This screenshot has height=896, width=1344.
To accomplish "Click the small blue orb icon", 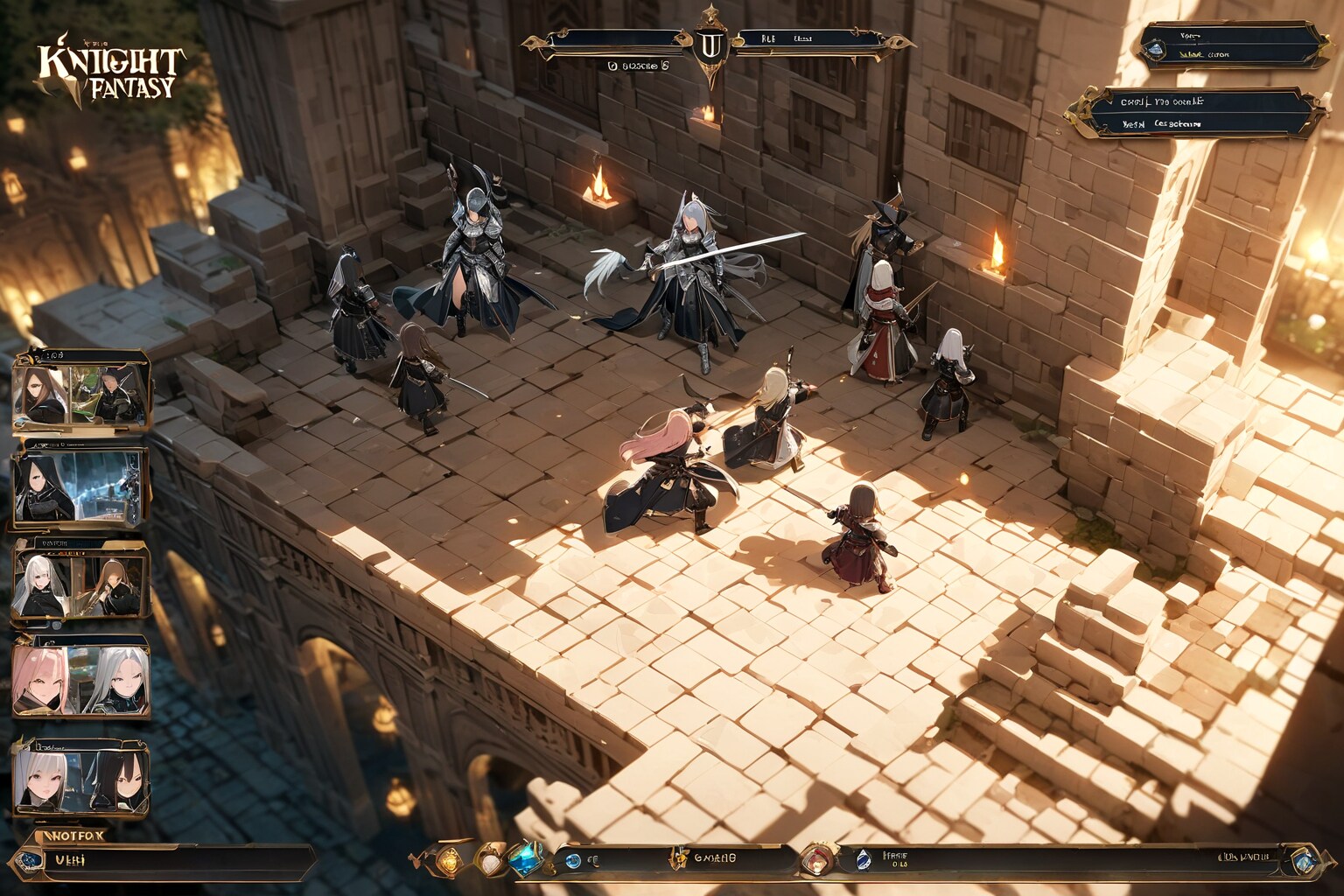I will (573, 861).
